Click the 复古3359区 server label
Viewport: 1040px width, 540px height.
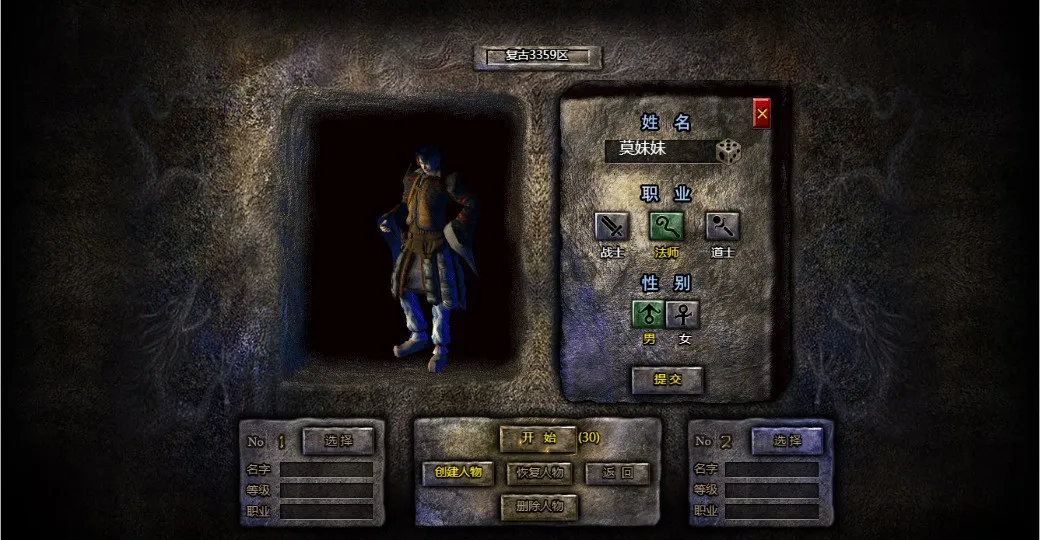[x=538, y=56]
